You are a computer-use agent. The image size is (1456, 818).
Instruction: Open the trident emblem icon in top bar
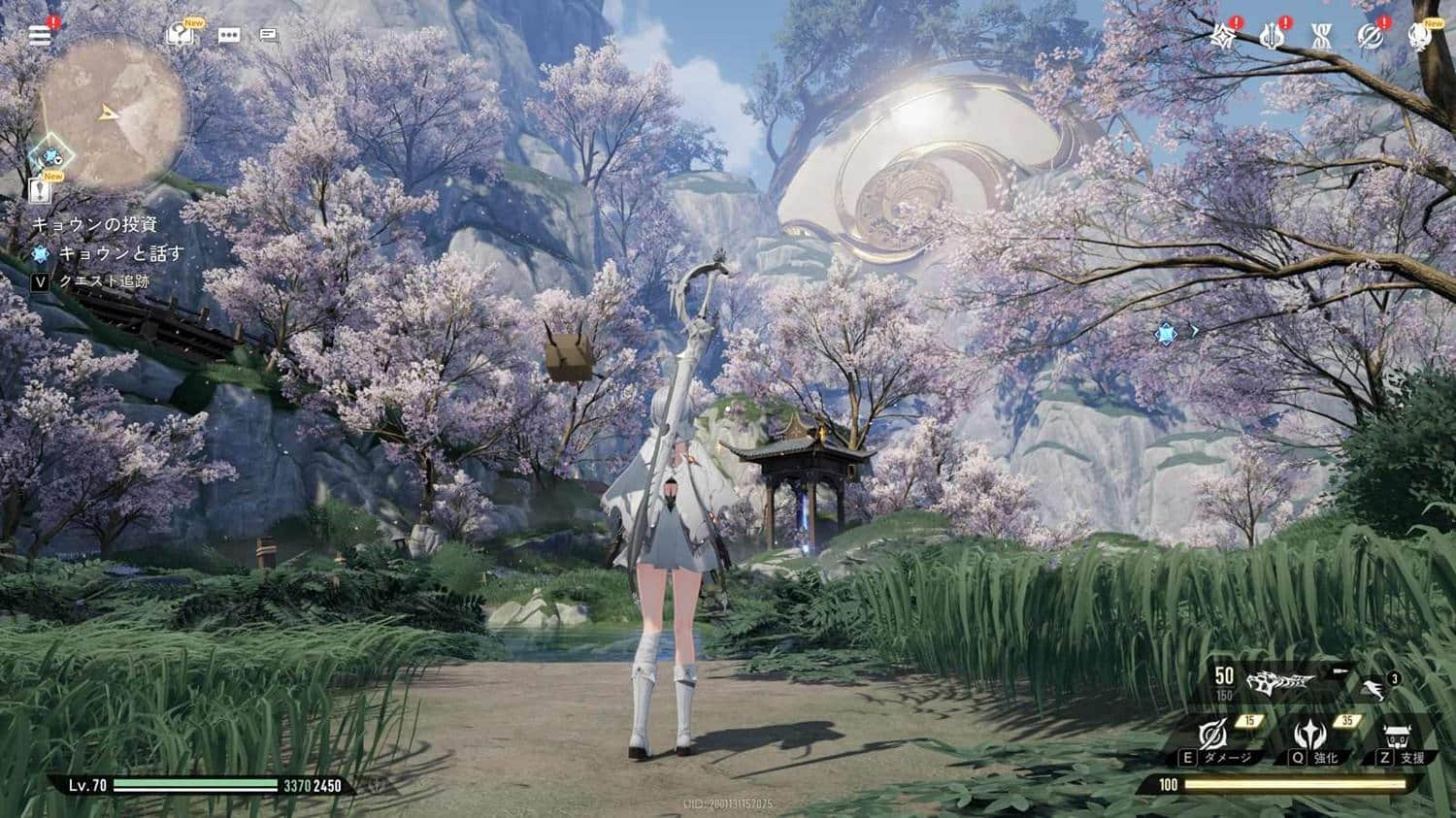tap(1272, 37)
